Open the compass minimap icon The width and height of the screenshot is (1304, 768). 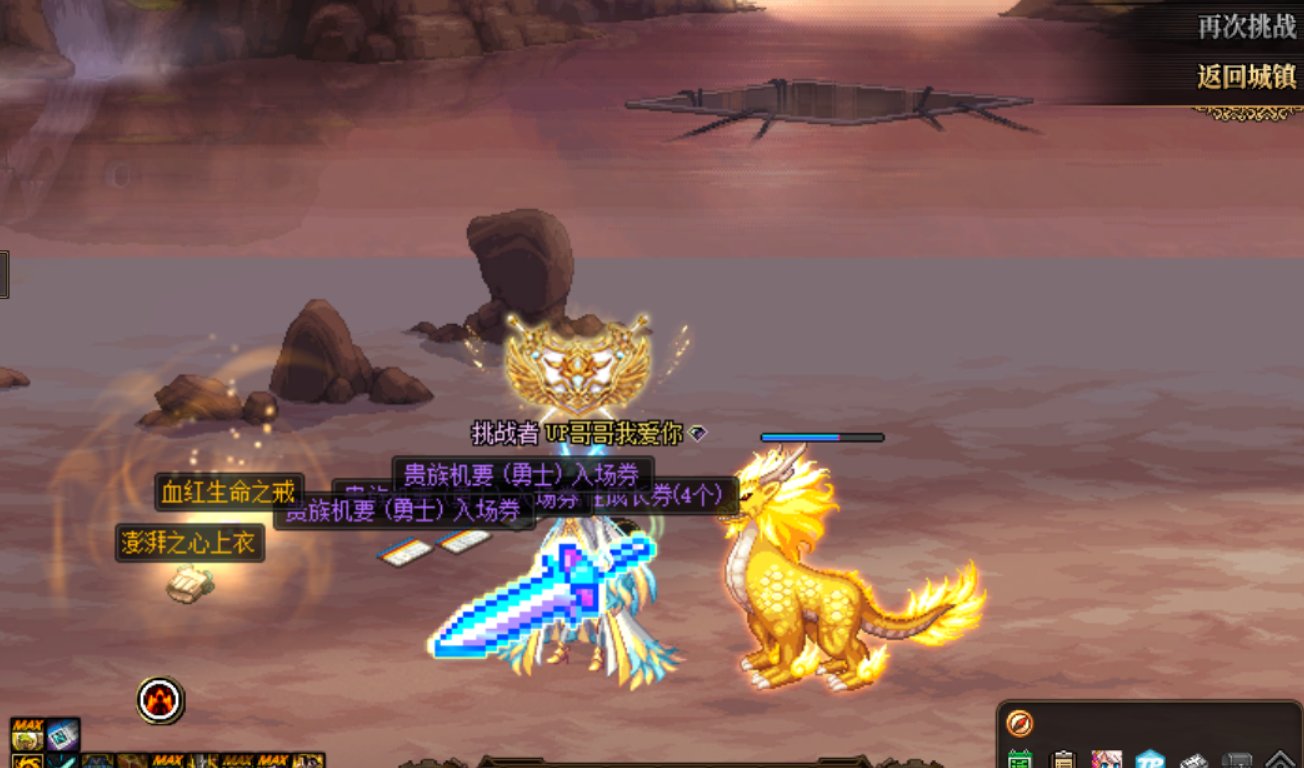(1021, 723)
